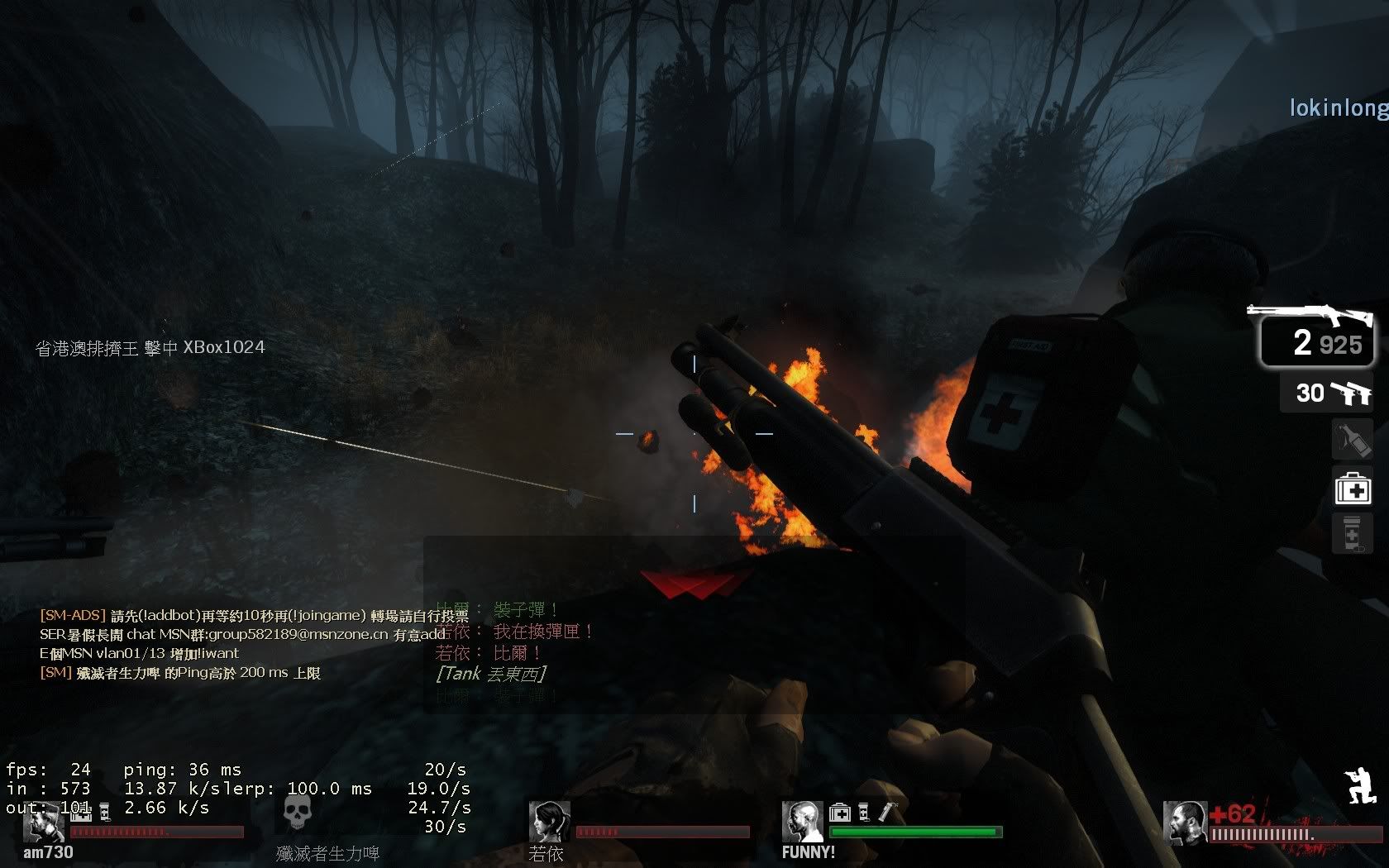Click your own survivor portrait
The height and width of the screenshot is (868, 1389).
coord(1184,823)
